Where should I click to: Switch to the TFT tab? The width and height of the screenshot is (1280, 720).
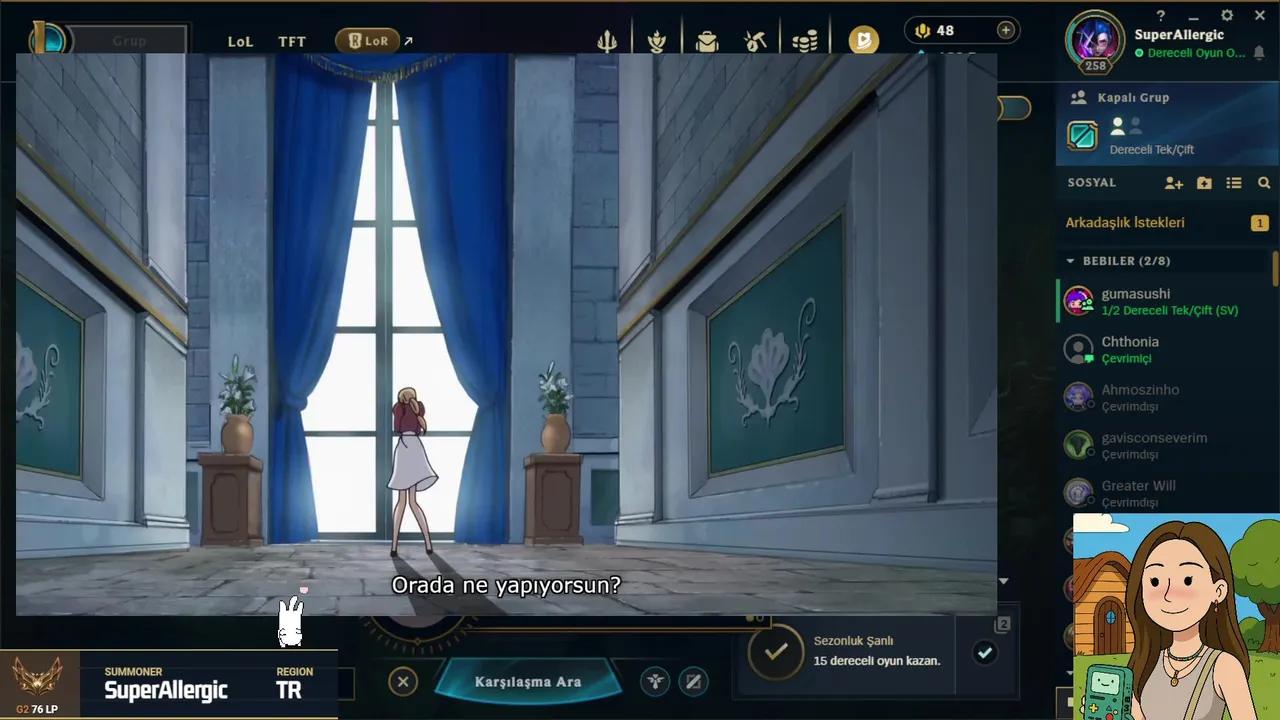pos(291,41)
